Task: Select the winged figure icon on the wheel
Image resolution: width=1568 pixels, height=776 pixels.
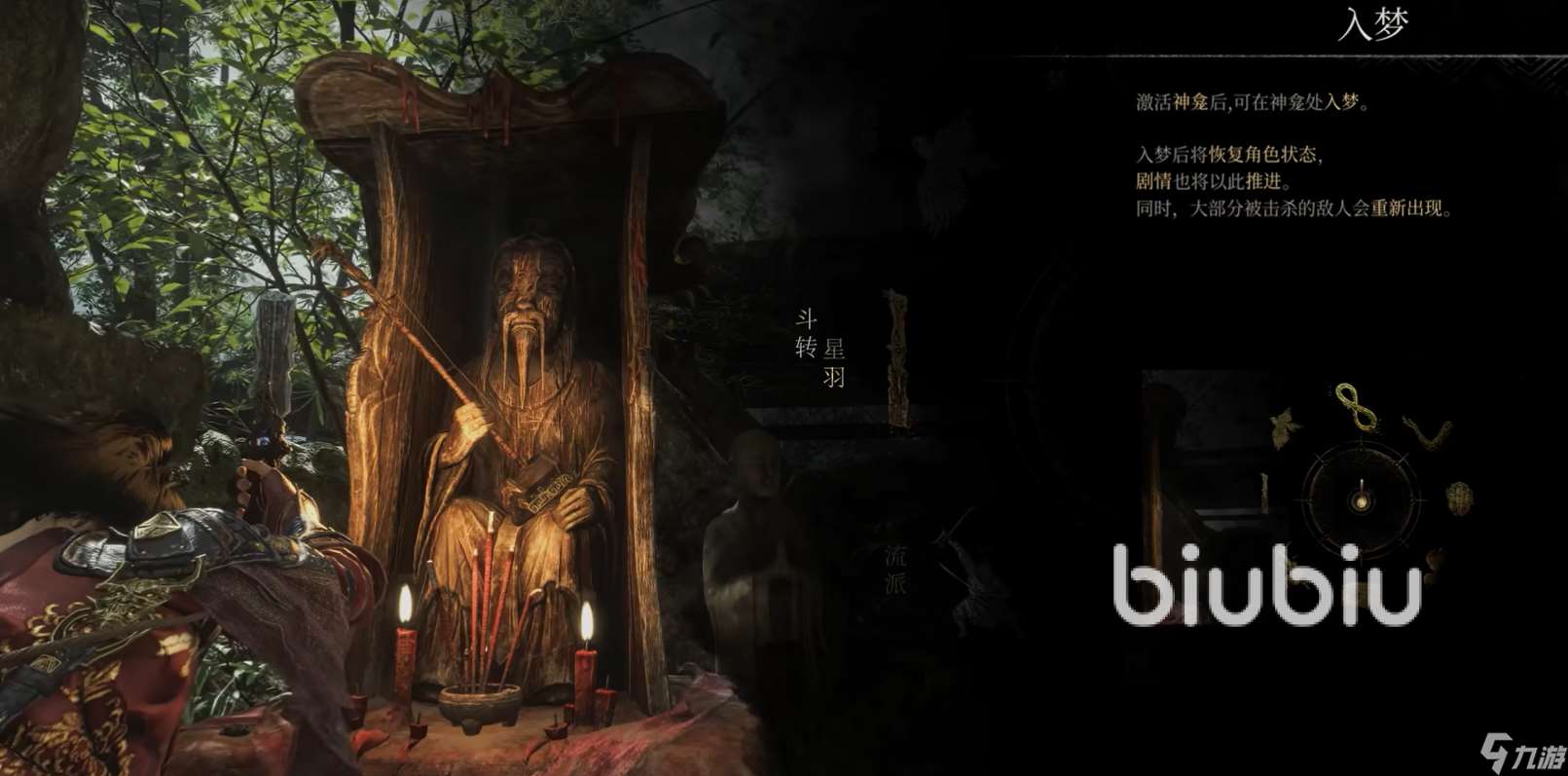Action: [x=1287, y=427]
